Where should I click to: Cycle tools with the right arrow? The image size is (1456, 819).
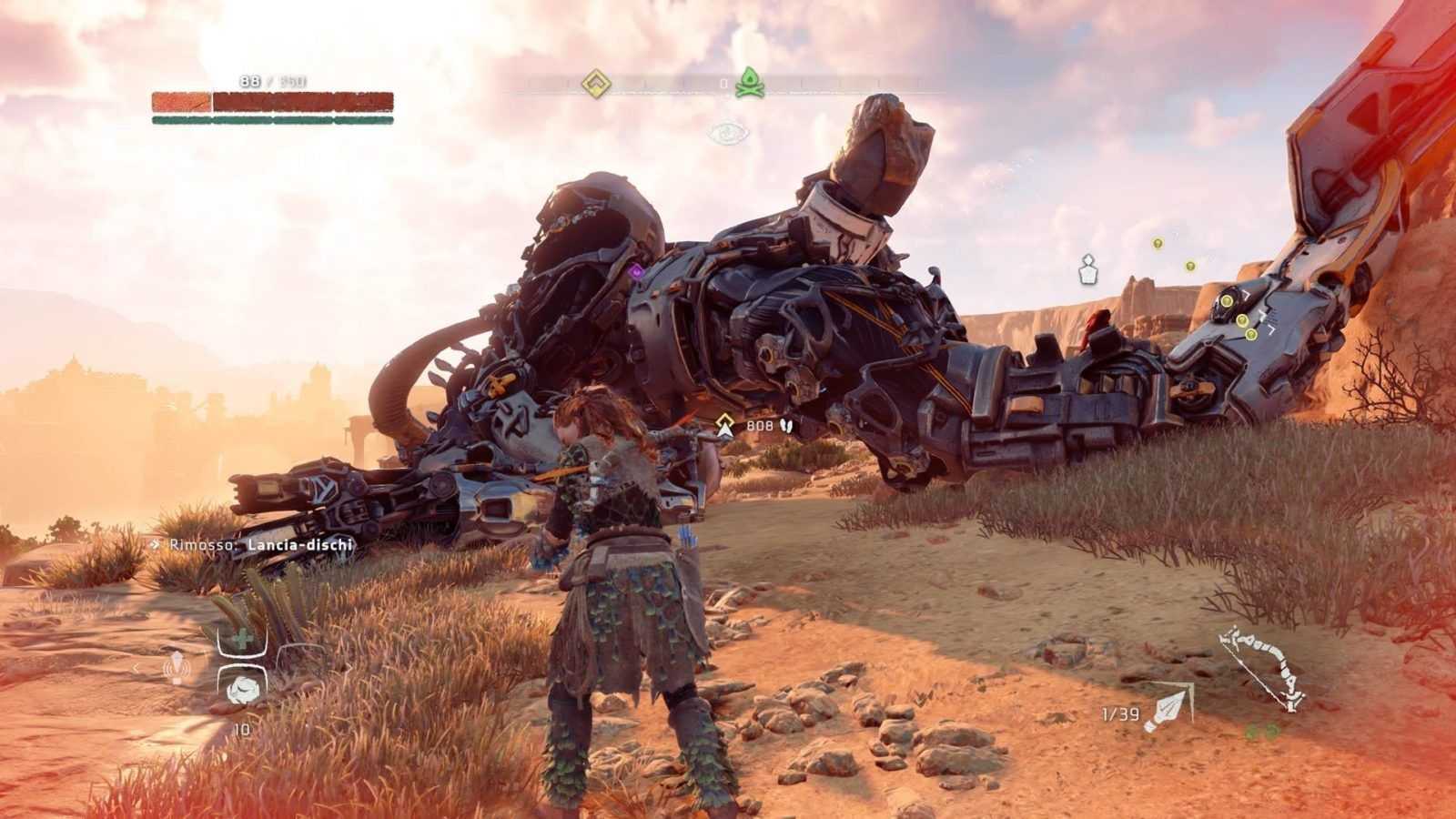[x=347, y=668]
